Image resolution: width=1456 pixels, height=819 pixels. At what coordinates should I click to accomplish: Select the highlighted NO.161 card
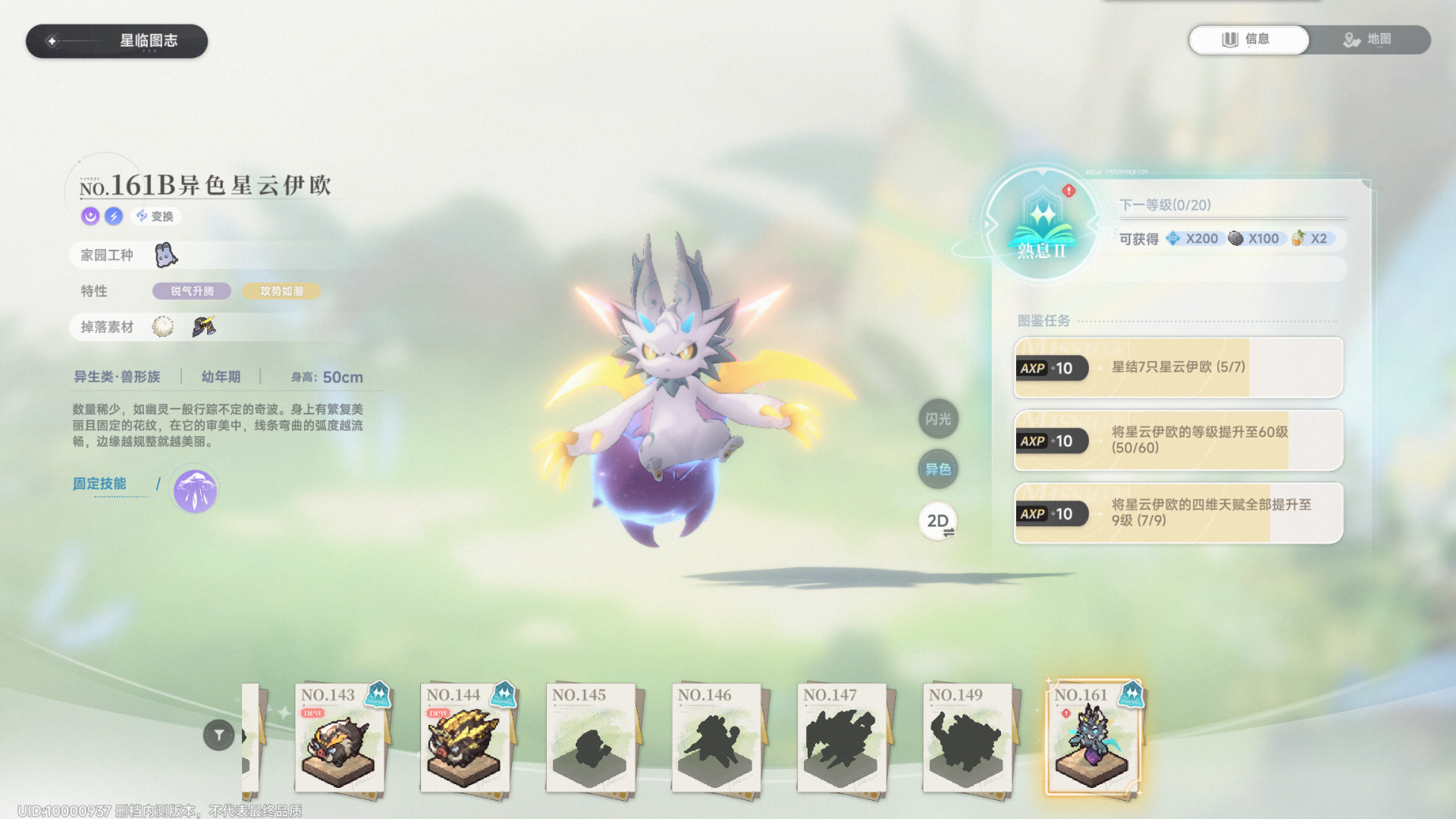coord(1092,739)
